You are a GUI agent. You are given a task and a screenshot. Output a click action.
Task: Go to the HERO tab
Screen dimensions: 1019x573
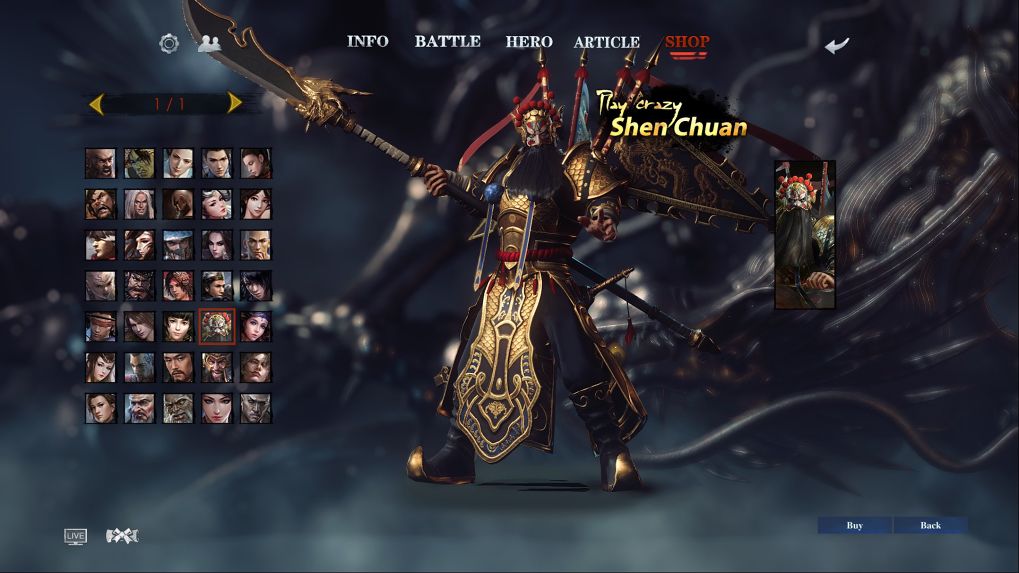[528, 42]
